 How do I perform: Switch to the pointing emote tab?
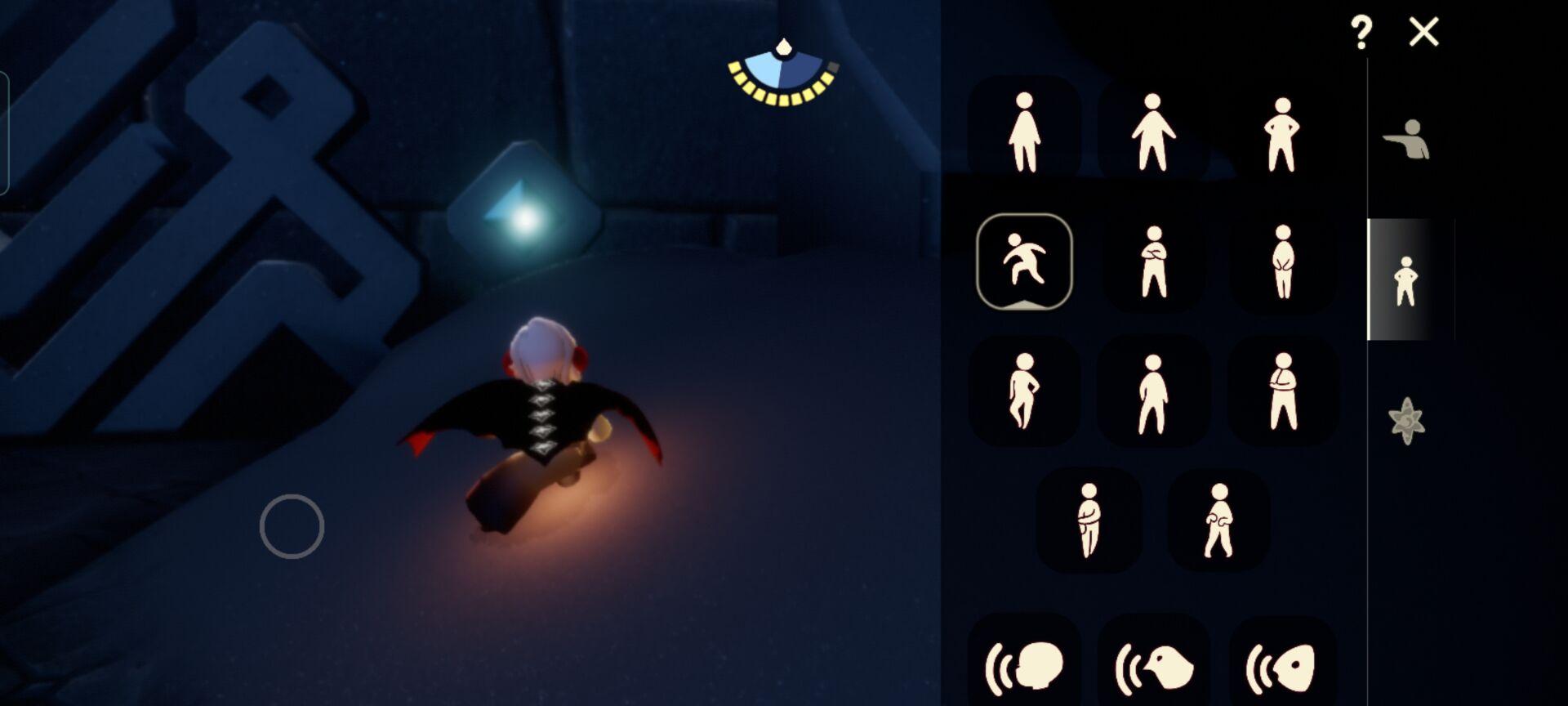click(1406, 141)
